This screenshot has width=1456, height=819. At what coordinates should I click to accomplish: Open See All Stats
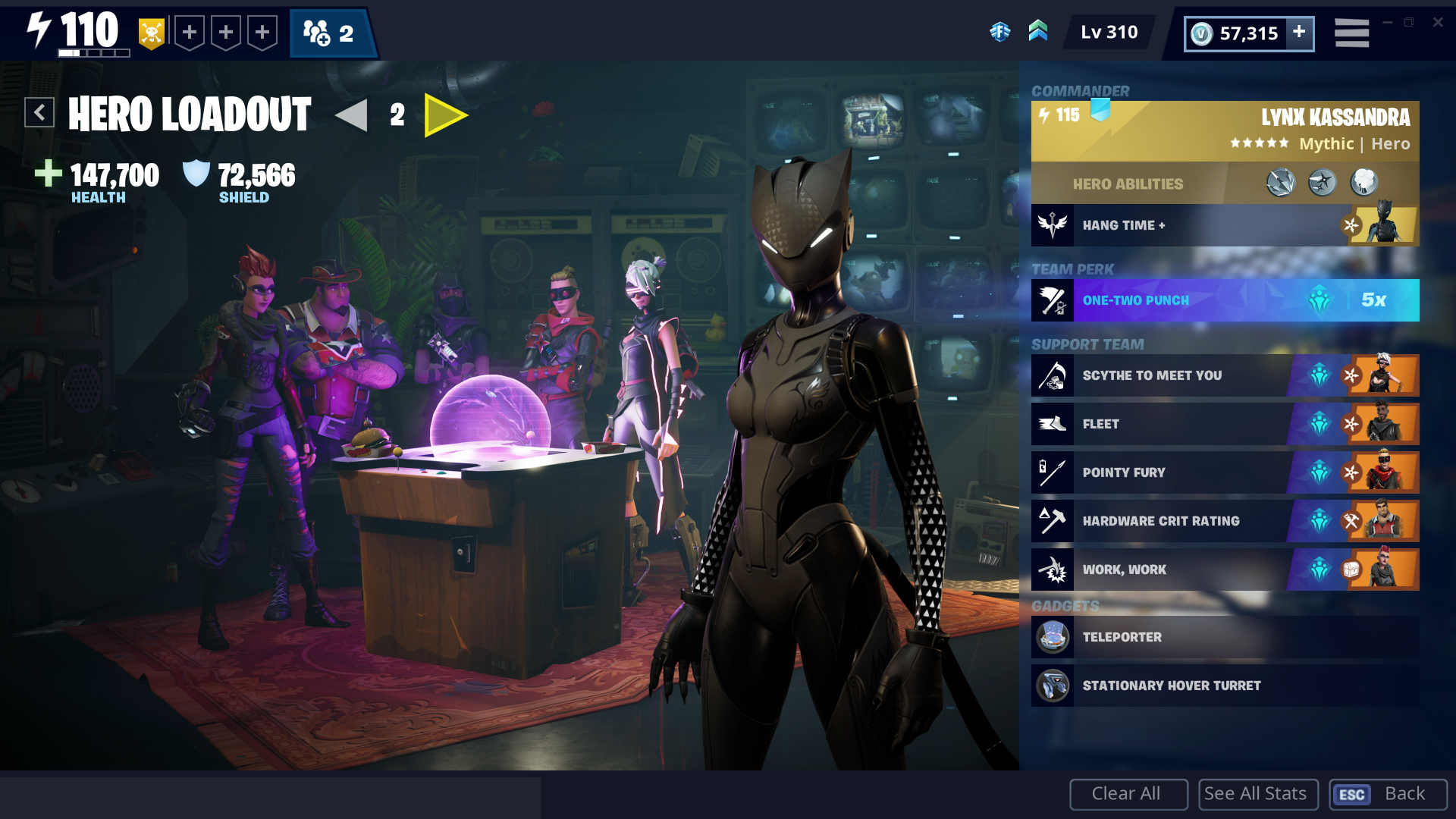pyautogui.click(x=1257, y=793)
